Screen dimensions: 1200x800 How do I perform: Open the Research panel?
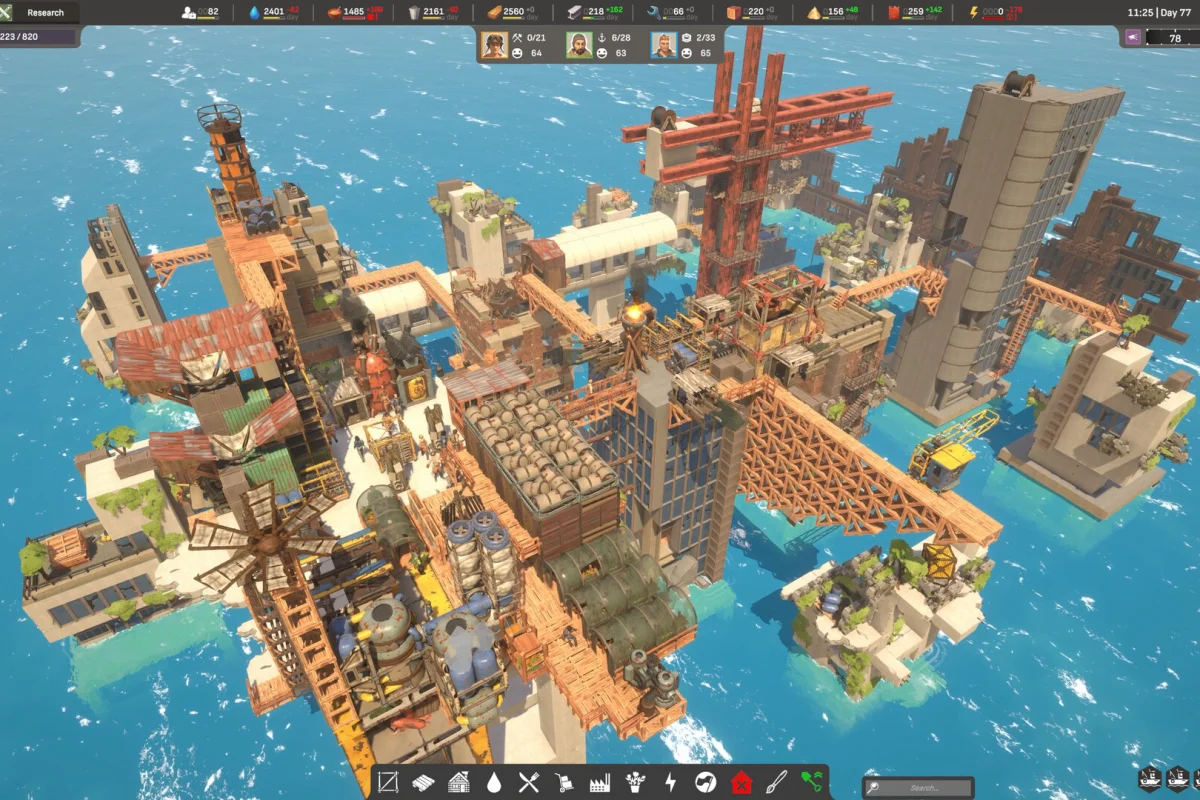pyautogui.click(x=45, y=12)
